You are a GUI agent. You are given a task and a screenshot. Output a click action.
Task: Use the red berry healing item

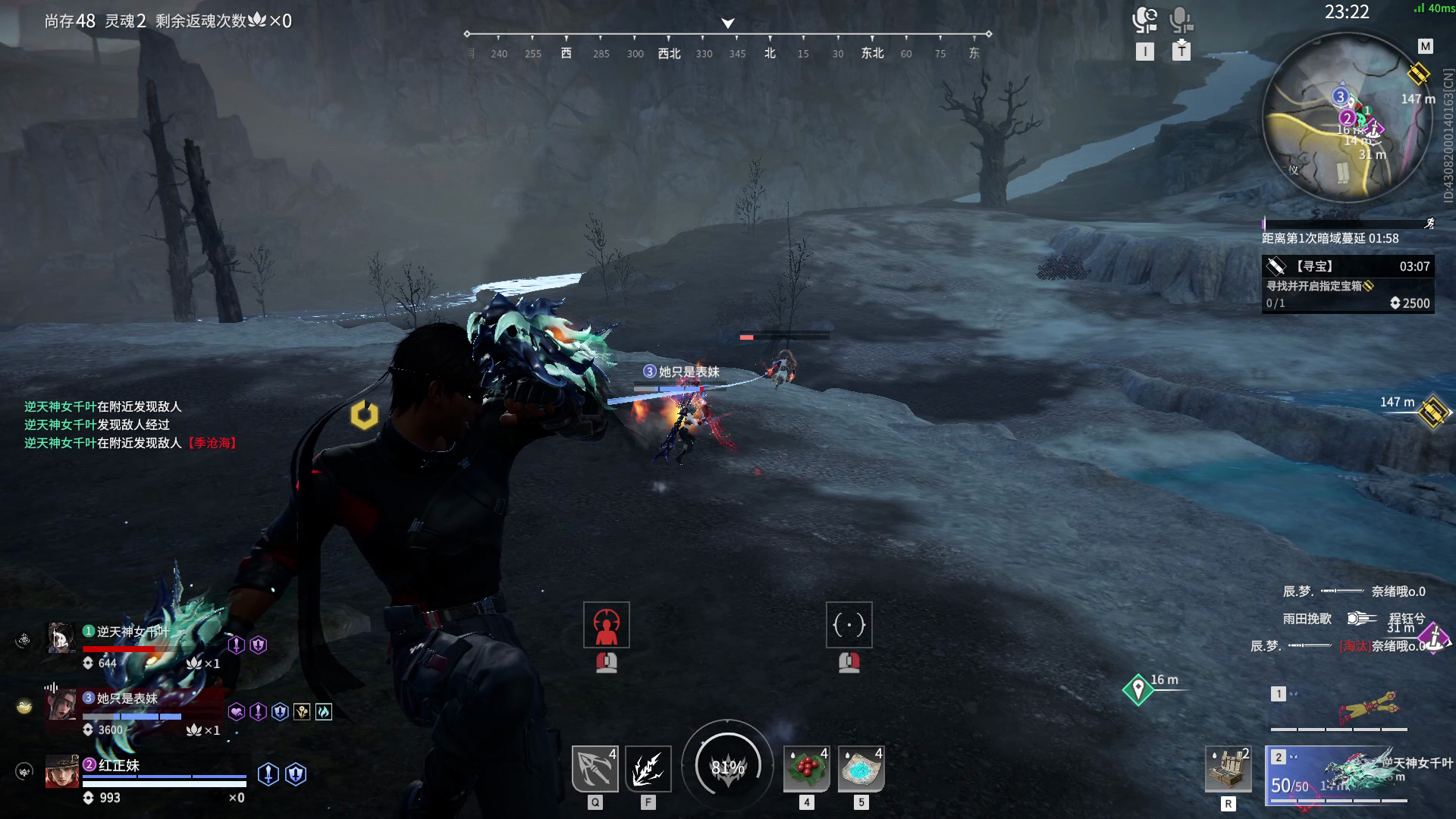(806, 769)
